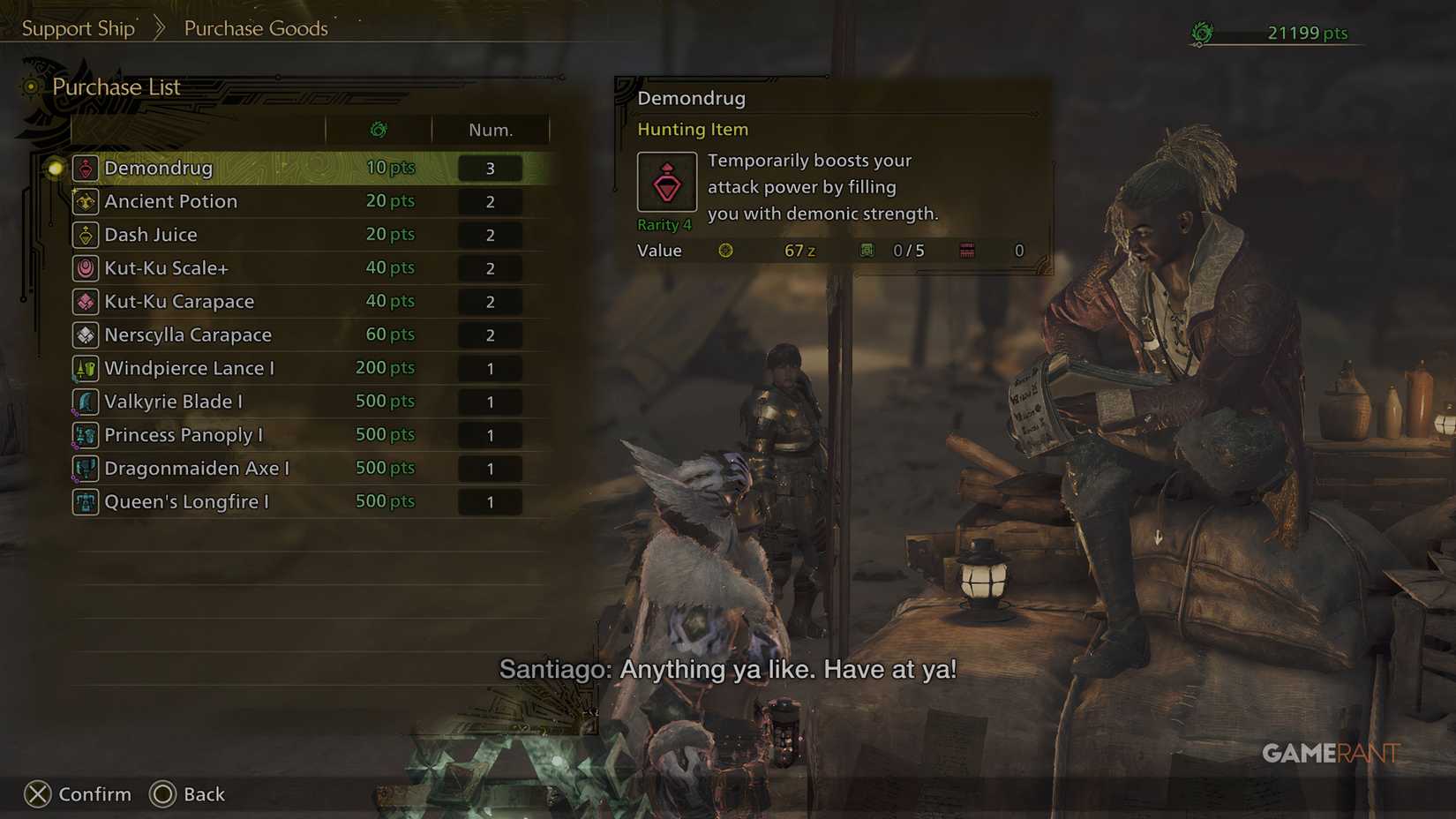Click the Dragonmaiden Axe I icon
The height and width of the screenshot is (819, 1456).
(85, 468)
